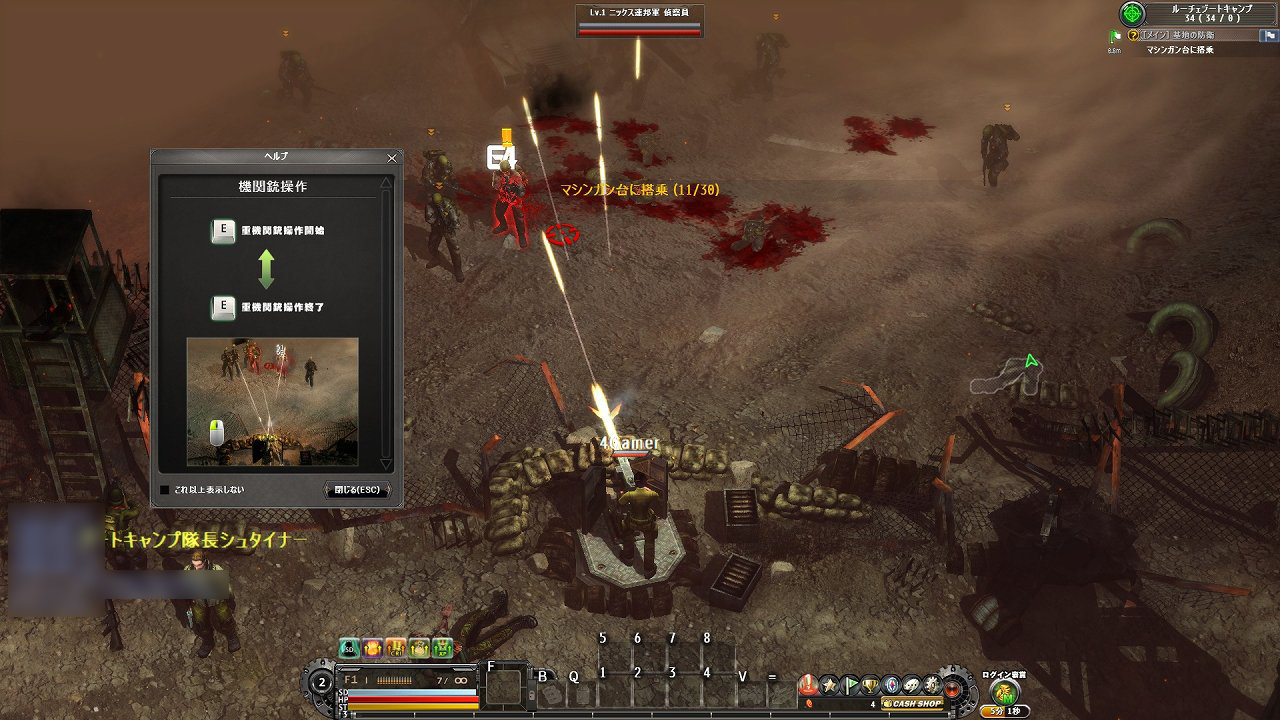Open the gear options icon on the menu bar

click(932, 685)
